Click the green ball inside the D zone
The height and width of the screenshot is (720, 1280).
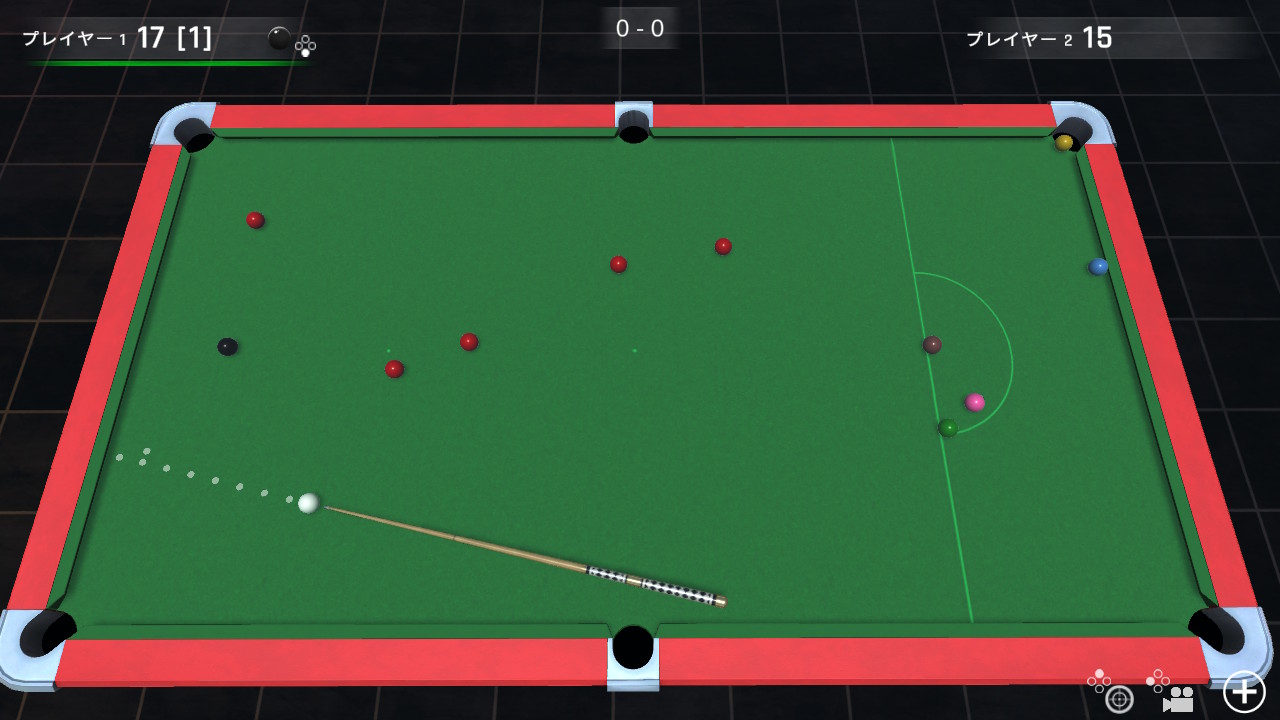click(949, 426)
